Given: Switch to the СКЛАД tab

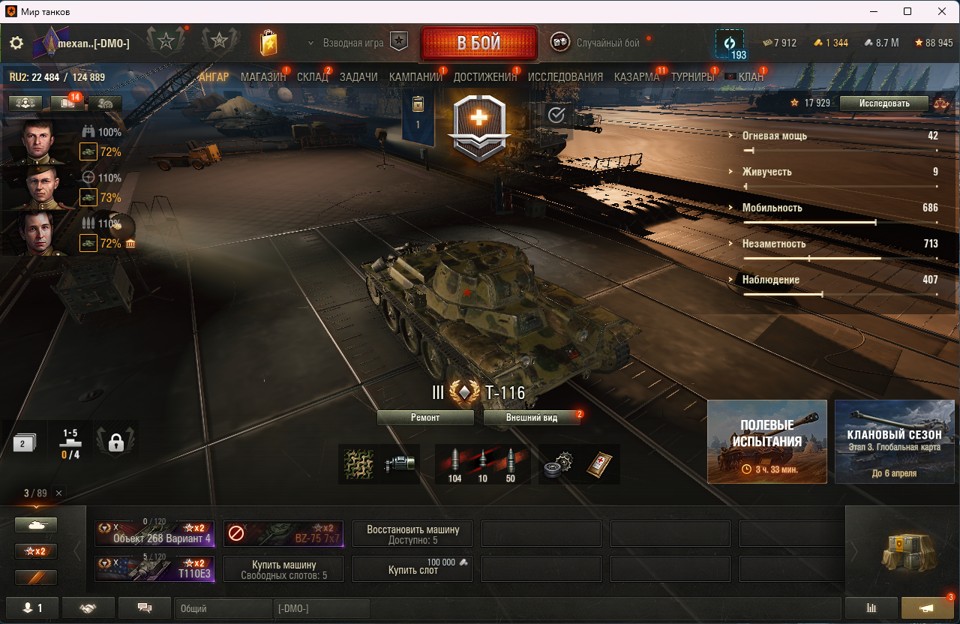Looking at the screenshot, I should click(x=312, y=77).
